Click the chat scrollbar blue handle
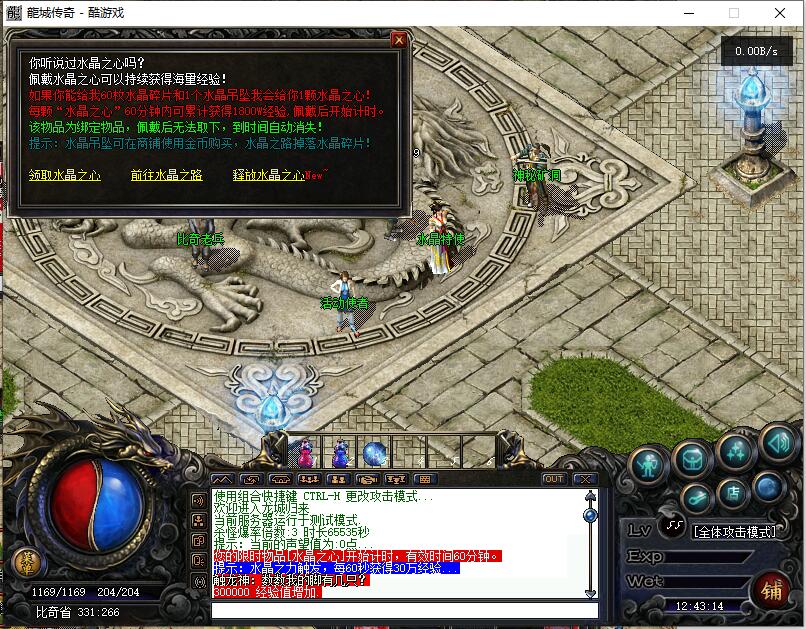 (x=590, y=516)
